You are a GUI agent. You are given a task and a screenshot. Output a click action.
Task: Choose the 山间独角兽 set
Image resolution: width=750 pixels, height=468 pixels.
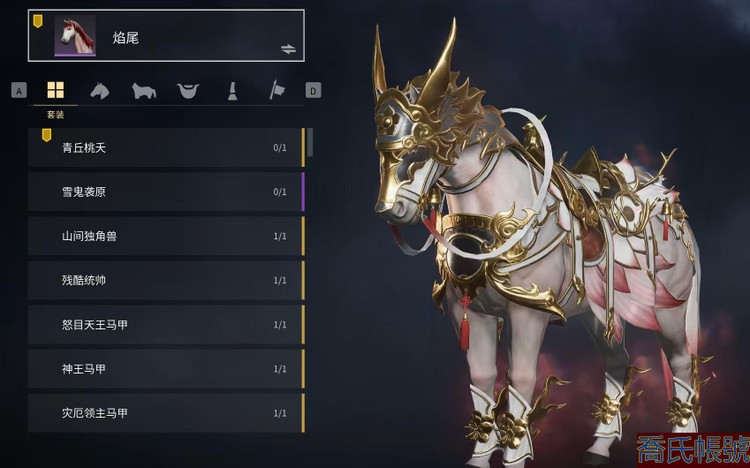[165, 236]
